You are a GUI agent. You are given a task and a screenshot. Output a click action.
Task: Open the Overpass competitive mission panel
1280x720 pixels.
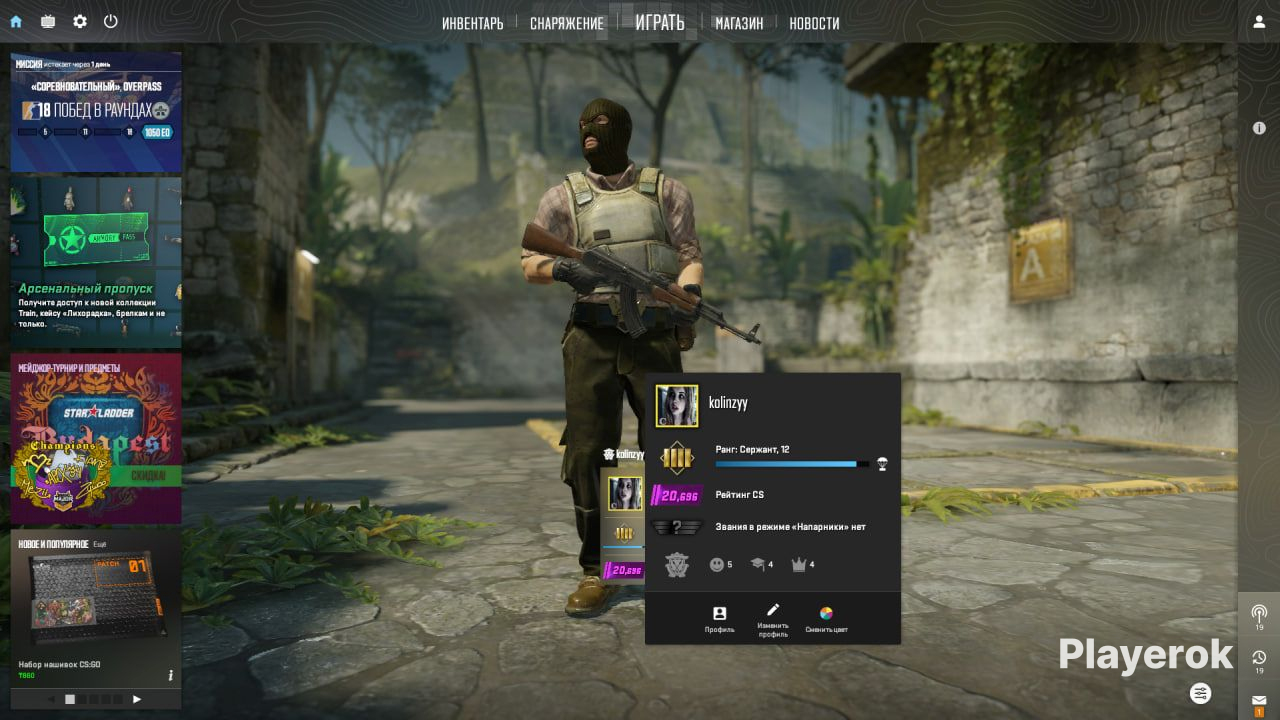tap(96, 112)
